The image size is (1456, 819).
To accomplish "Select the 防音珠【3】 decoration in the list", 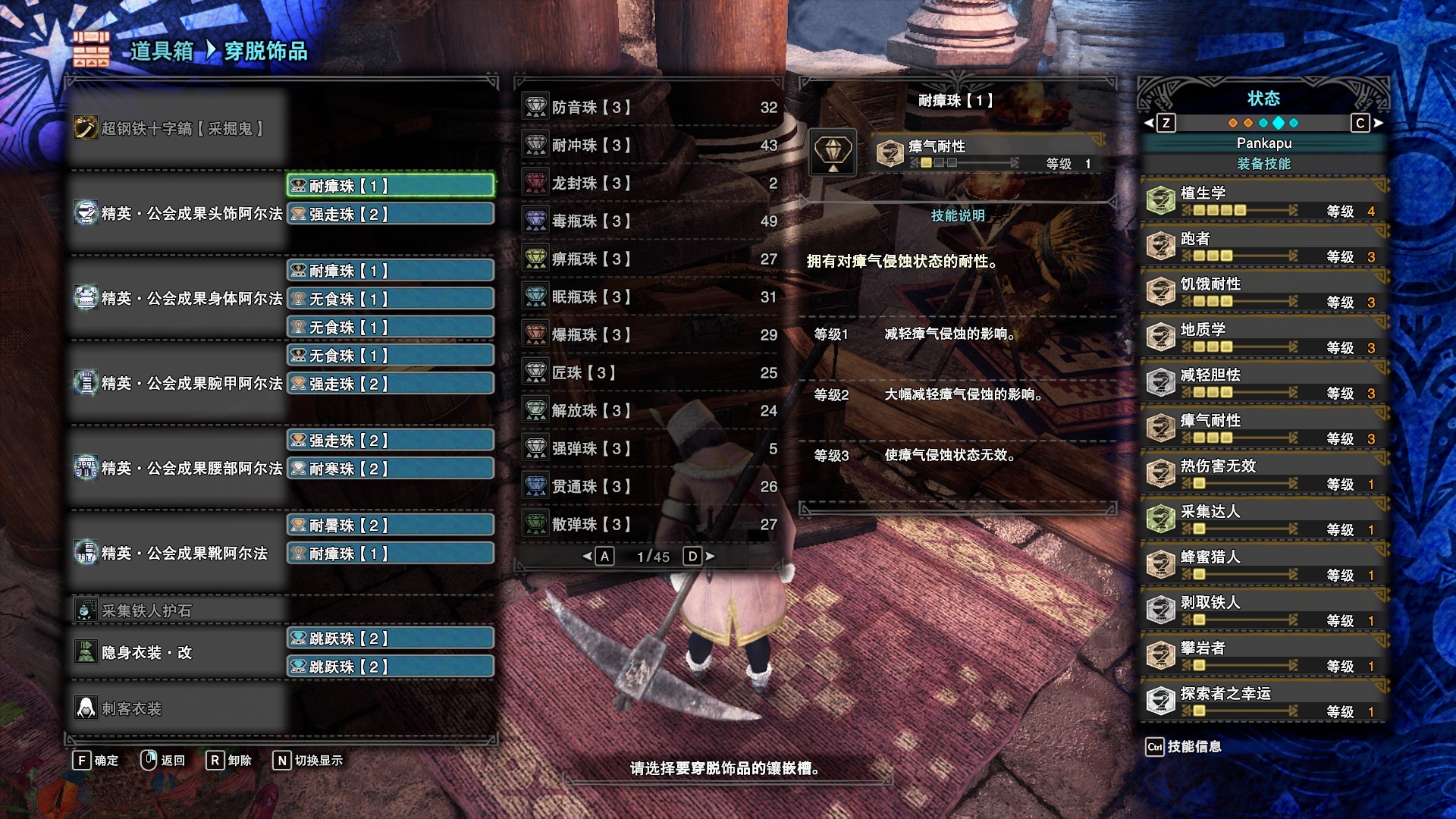I will pos(650,108).
